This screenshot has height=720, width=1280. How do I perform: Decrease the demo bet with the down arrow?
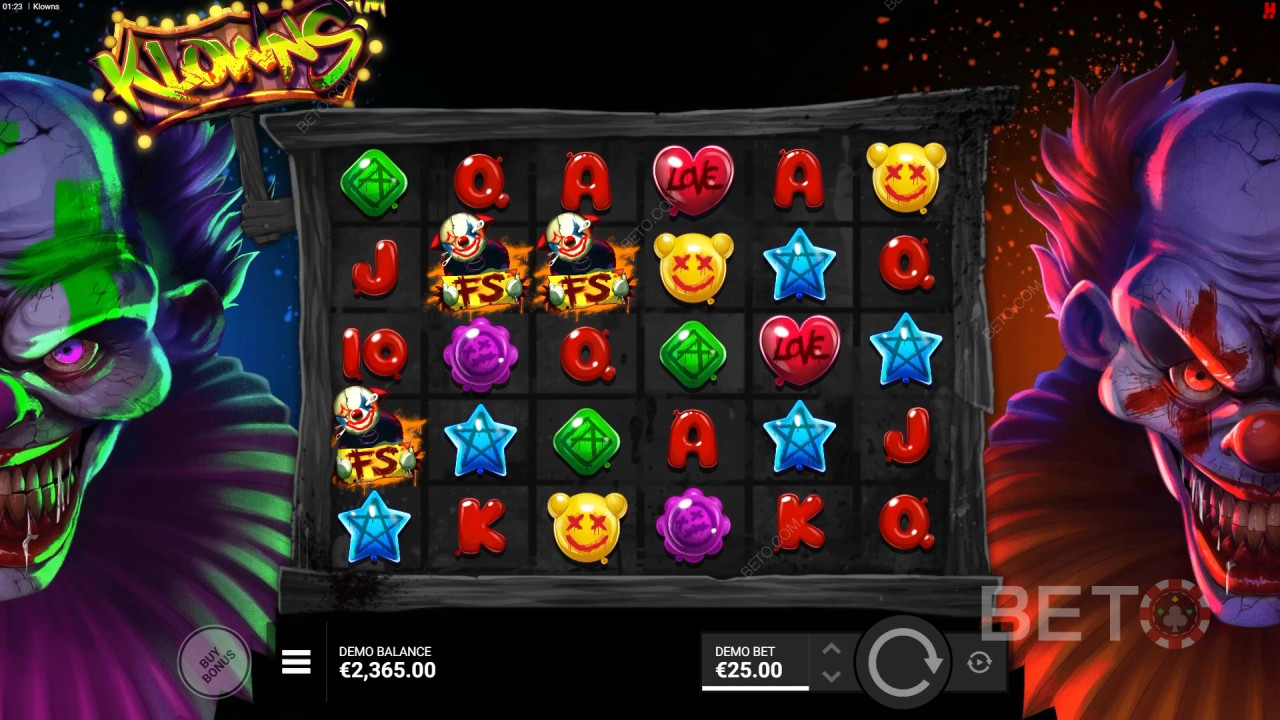[x=831, y=676]
